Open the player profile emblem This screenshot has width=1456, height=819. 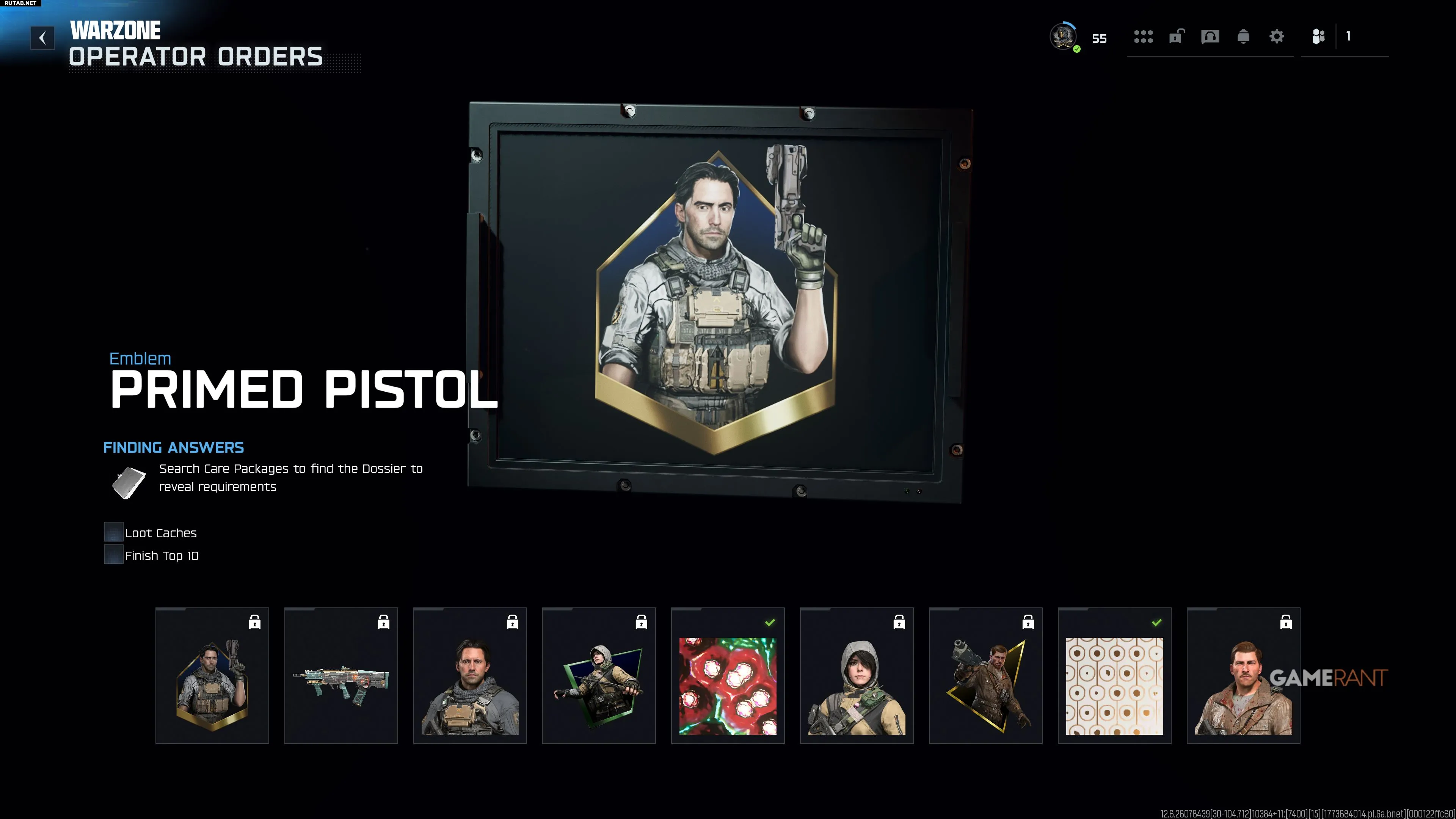pos(1062,37)
